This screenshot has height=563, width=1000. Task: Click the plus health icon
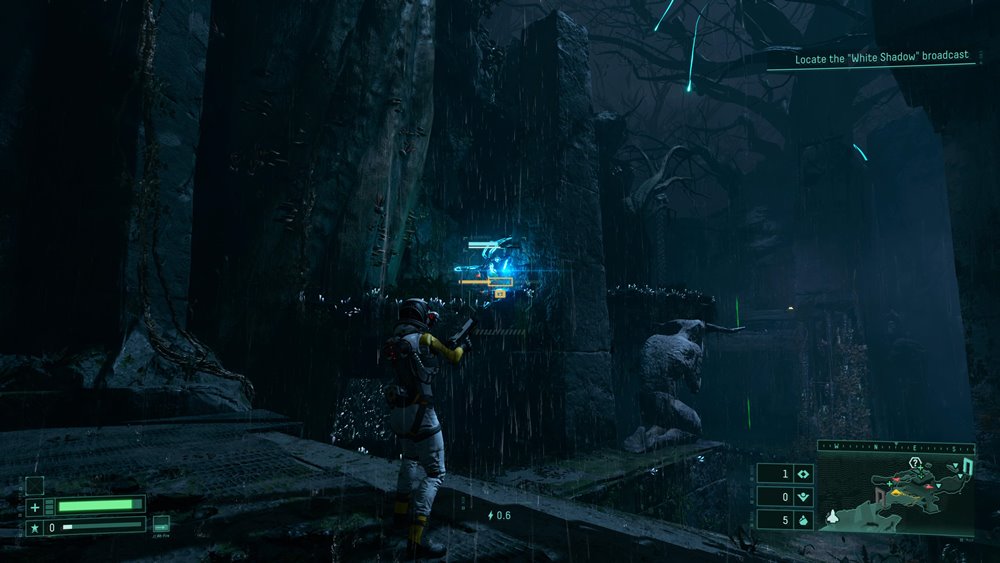coord(35,507)
